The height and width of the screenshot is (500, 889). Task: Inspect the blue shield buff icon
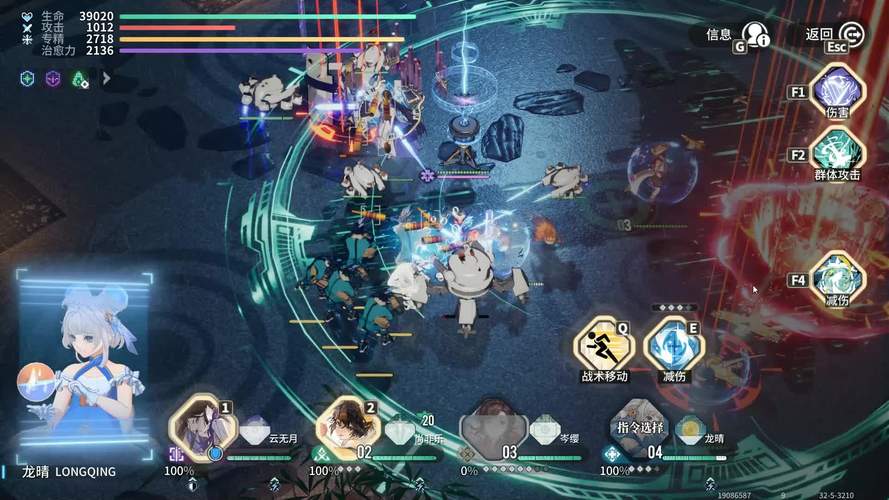(x=28, y=78)
